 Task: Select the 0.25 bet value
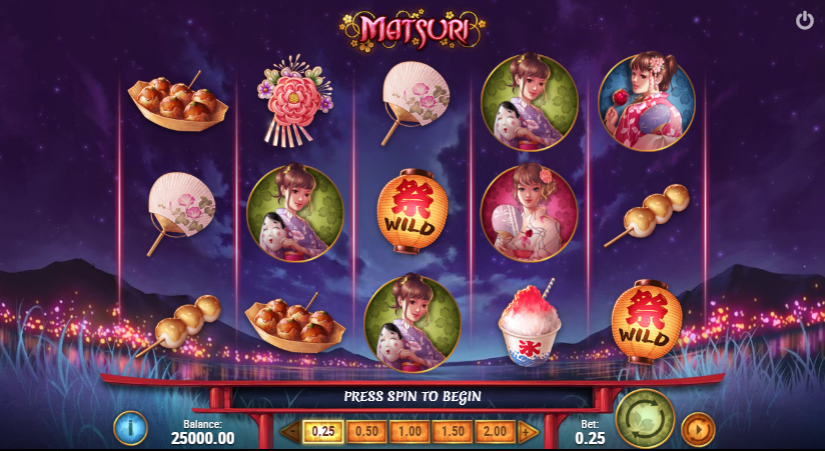coord(323,431)
